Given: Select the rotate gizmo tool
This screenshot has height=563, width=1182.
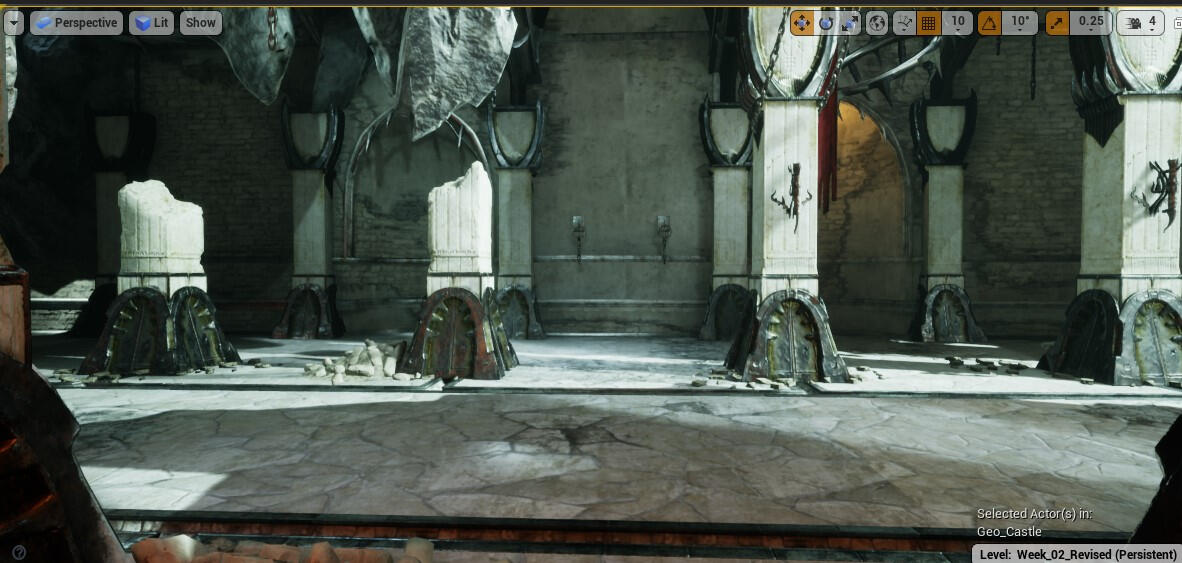Looking at the screenshot, I should click(826, 22).
